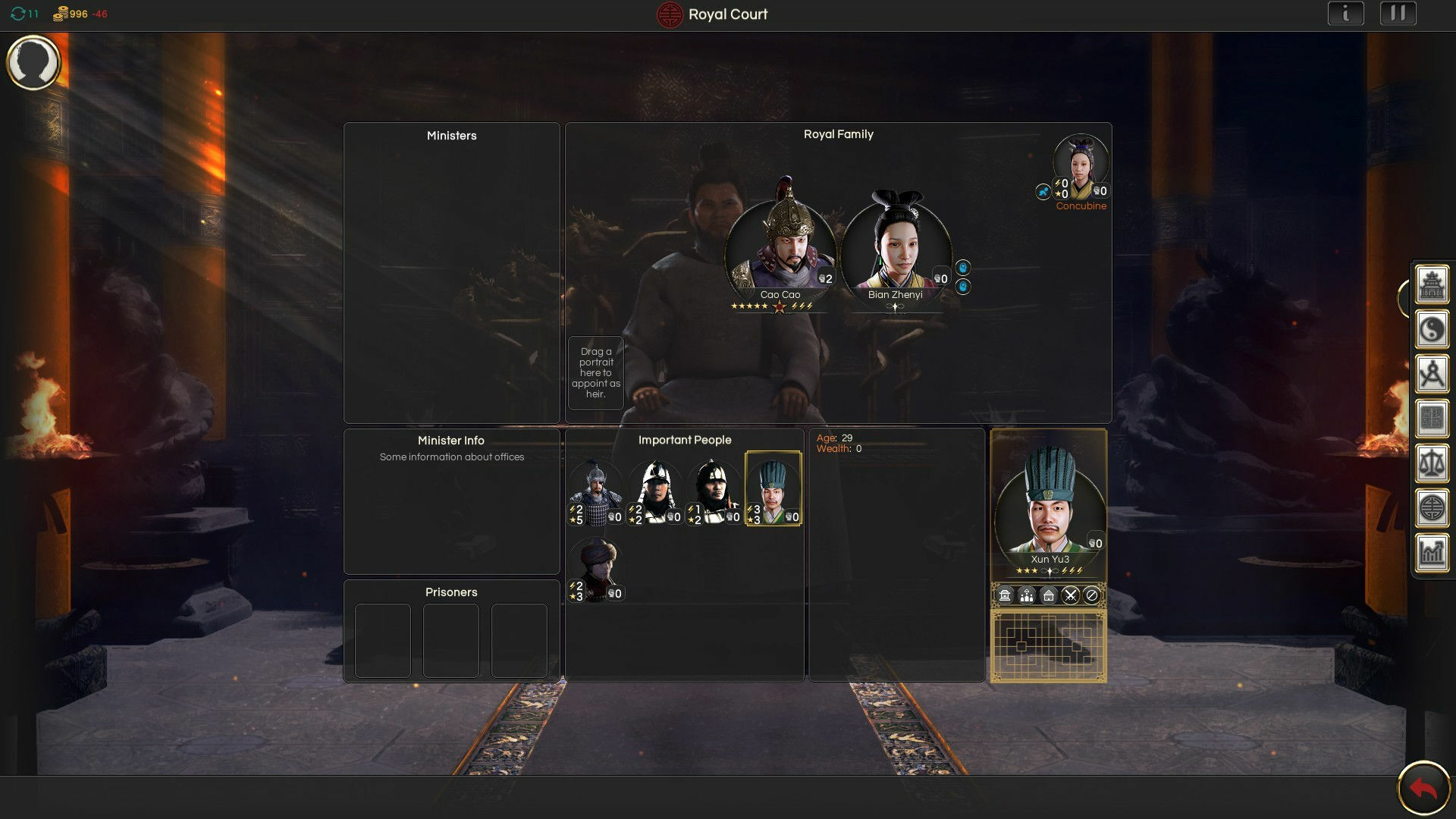1456x819 pixels.
Task: Click the compass tool icon in sidebar
Action: click(1432, 372)
